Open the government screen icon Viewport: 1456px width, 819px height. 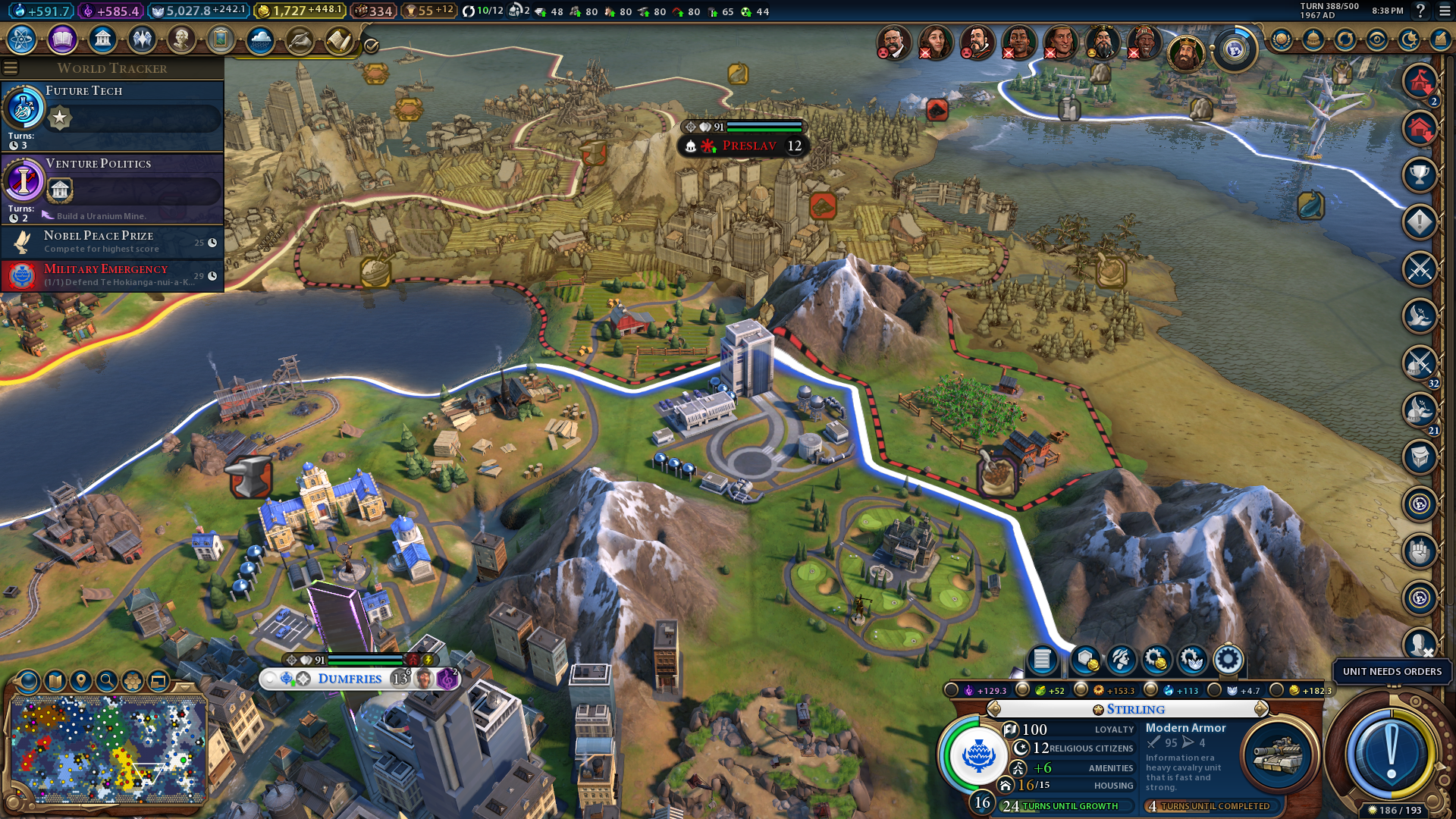click(102, 39)
